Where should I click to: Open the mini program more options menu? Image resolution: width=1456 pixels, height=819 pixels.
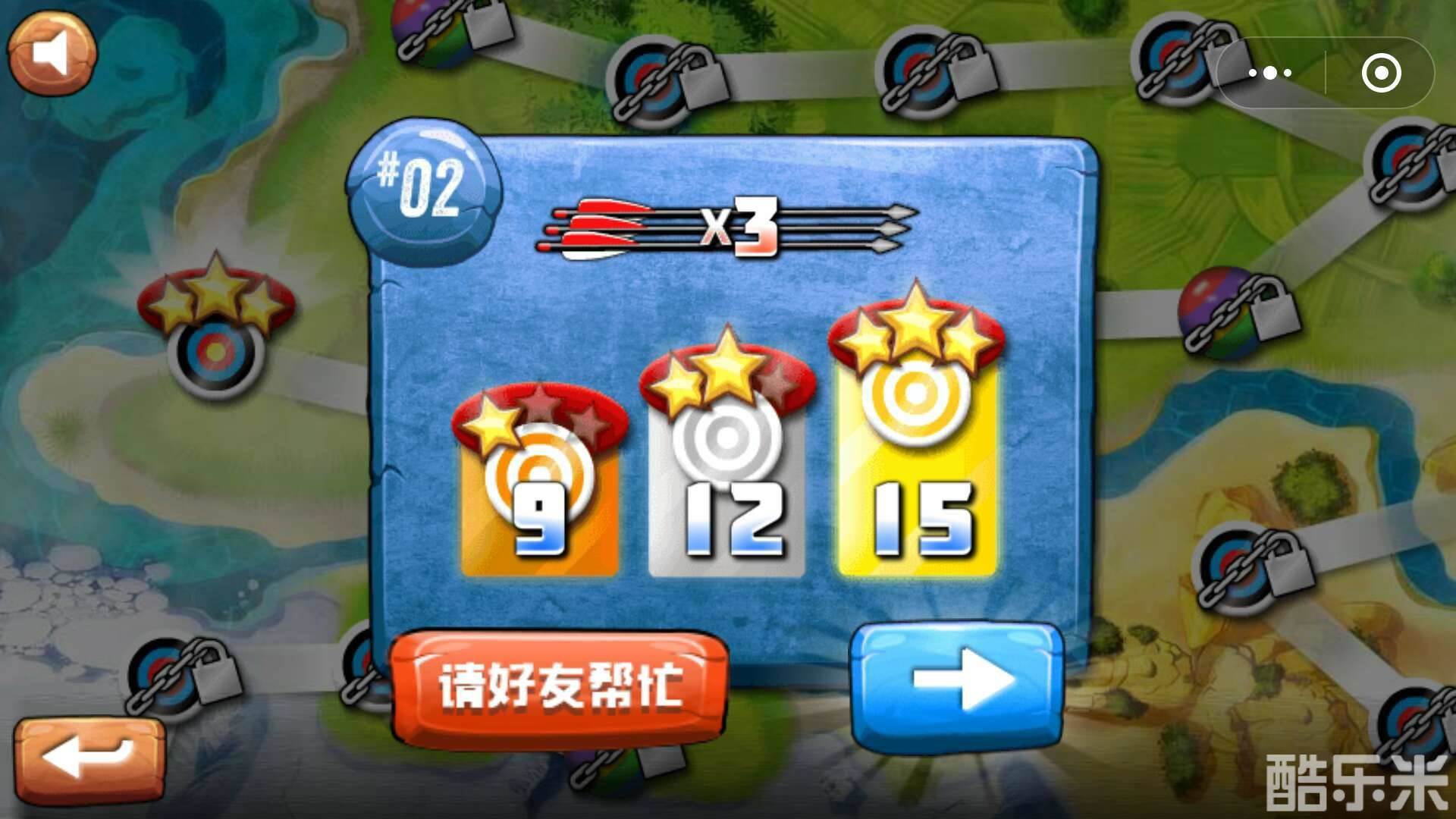[1271, 72]
